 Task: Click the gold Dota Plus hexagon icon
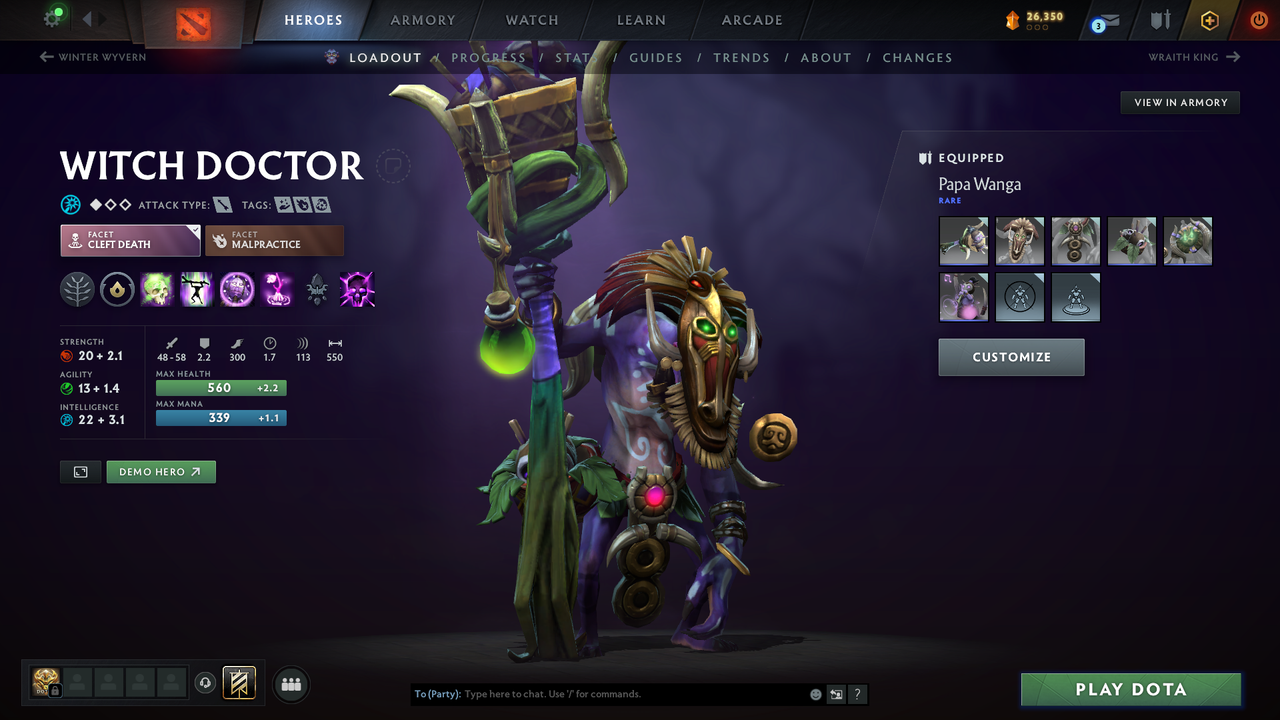[1209, 19]
